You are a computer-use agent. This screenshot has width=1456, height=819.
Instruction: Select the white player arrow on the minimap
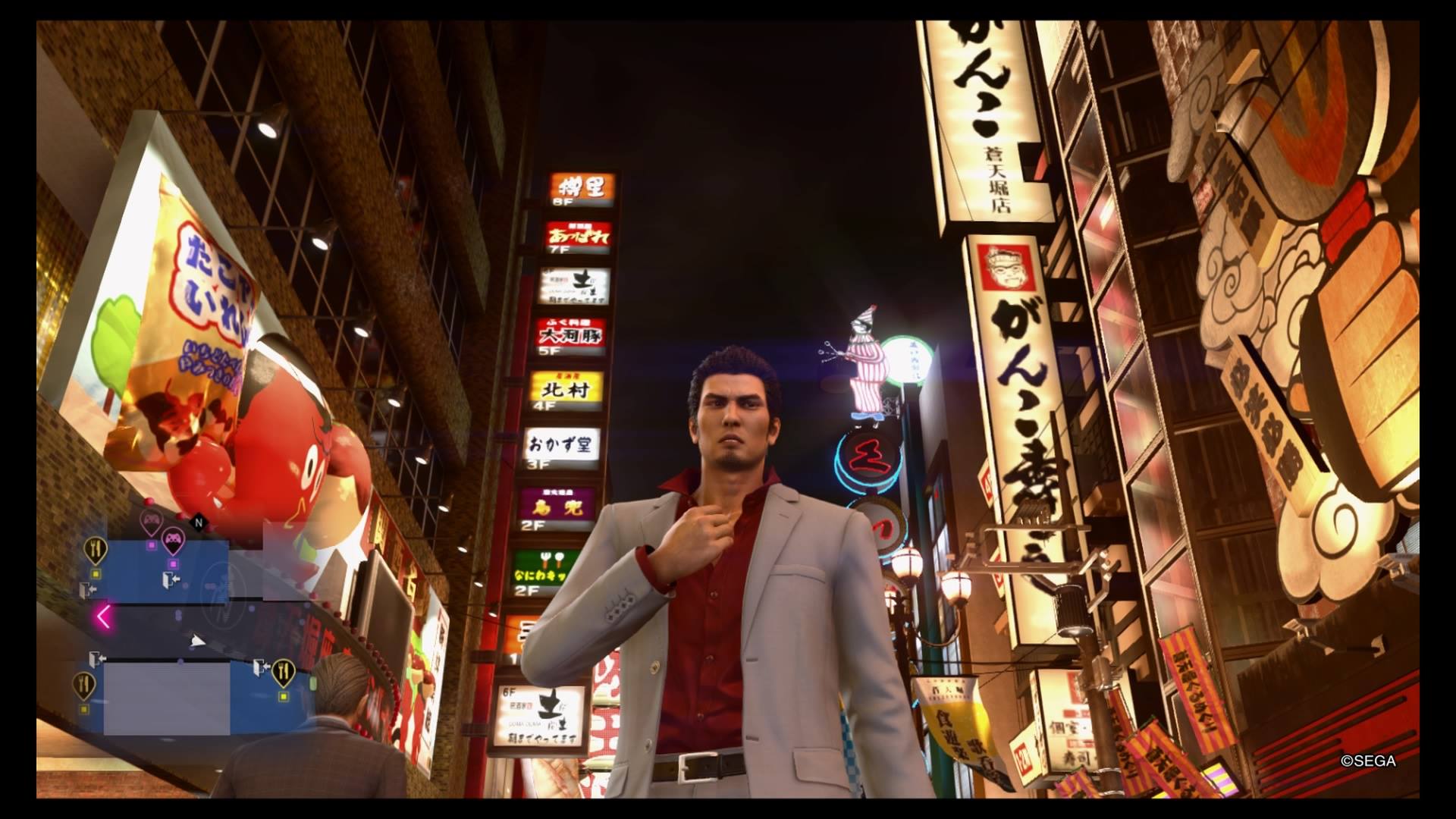pyautogui.click(x=197, y=642)
